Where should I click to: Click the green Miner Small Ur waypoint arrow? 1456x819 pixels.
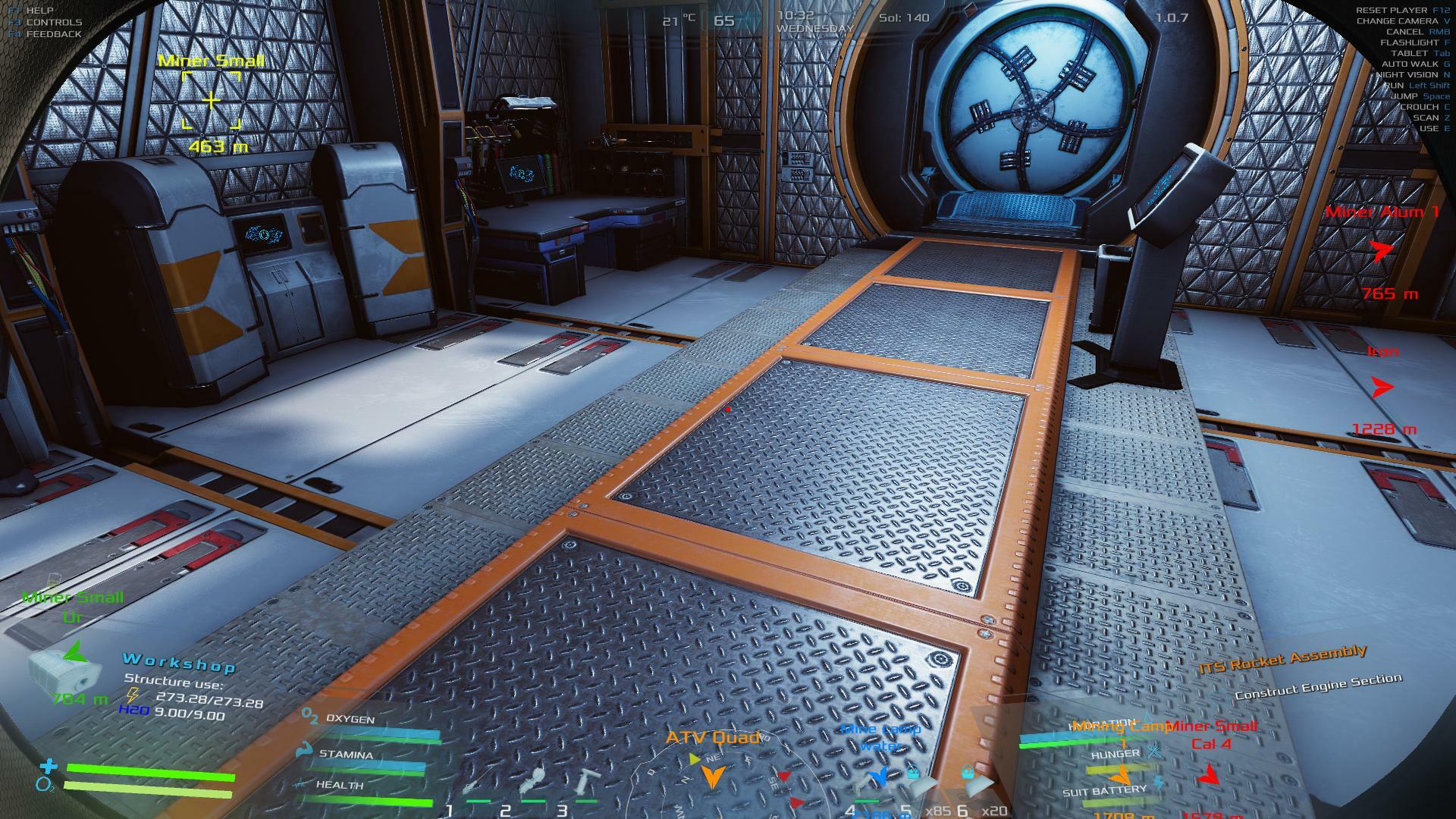tap(74, 652)
